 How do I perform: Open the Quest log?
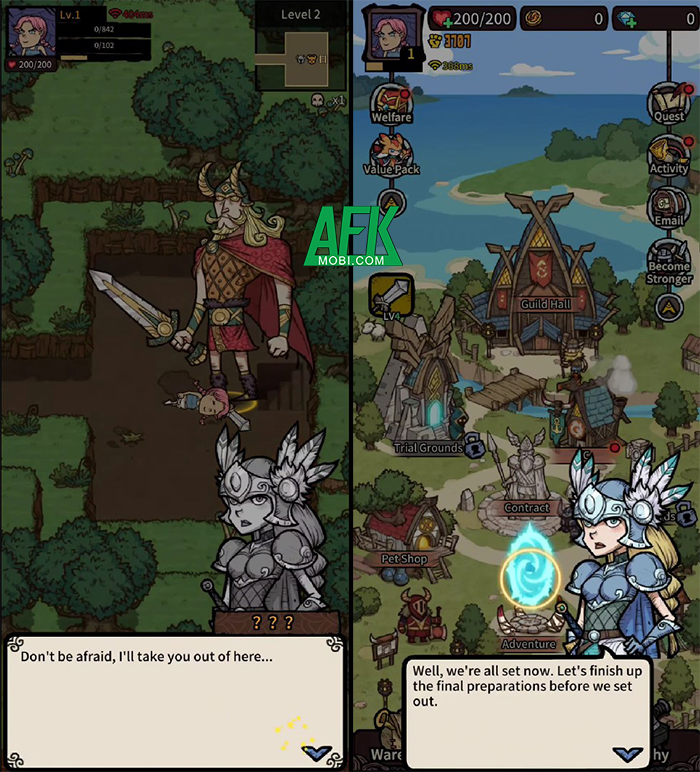pos(668,102)
